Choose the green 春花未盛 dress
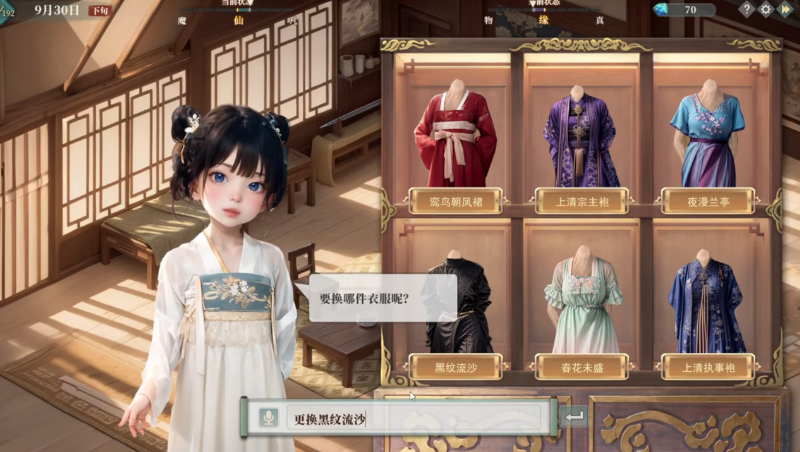 pyautogui.click(x=582, y=305)
